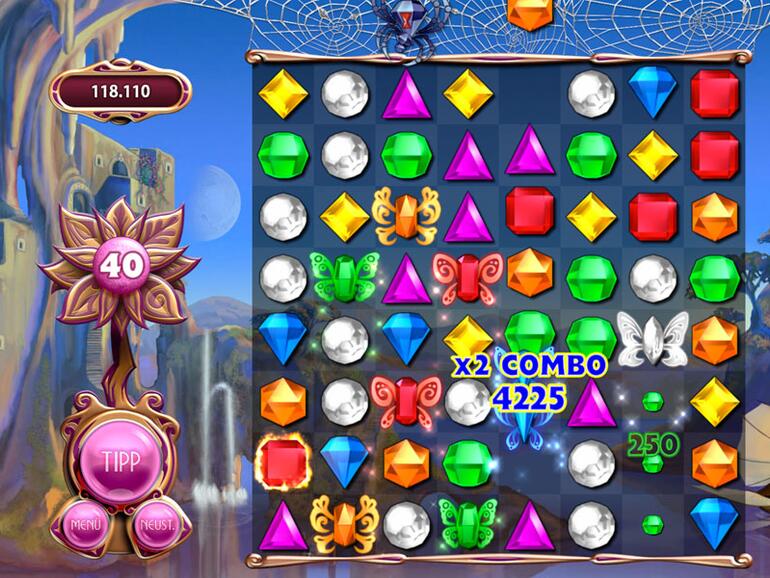Open the MENU button
This screenshot has height=578, width=770.
pyautogui.click(x=86, y=523)
